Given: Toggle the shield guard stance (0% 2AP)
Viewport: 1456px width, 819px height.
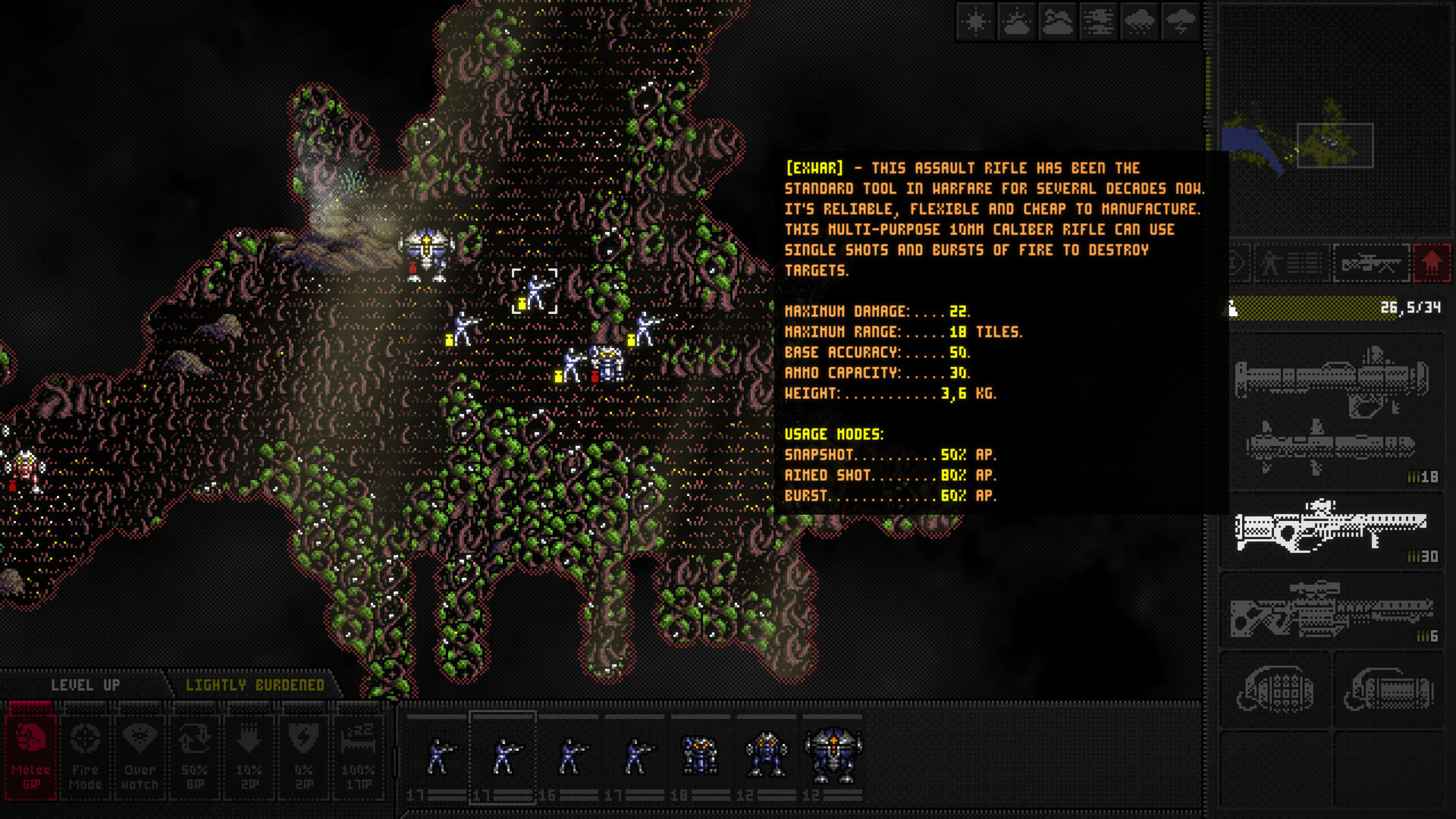Looking at the screenshot, I should (x=305, y=755).
